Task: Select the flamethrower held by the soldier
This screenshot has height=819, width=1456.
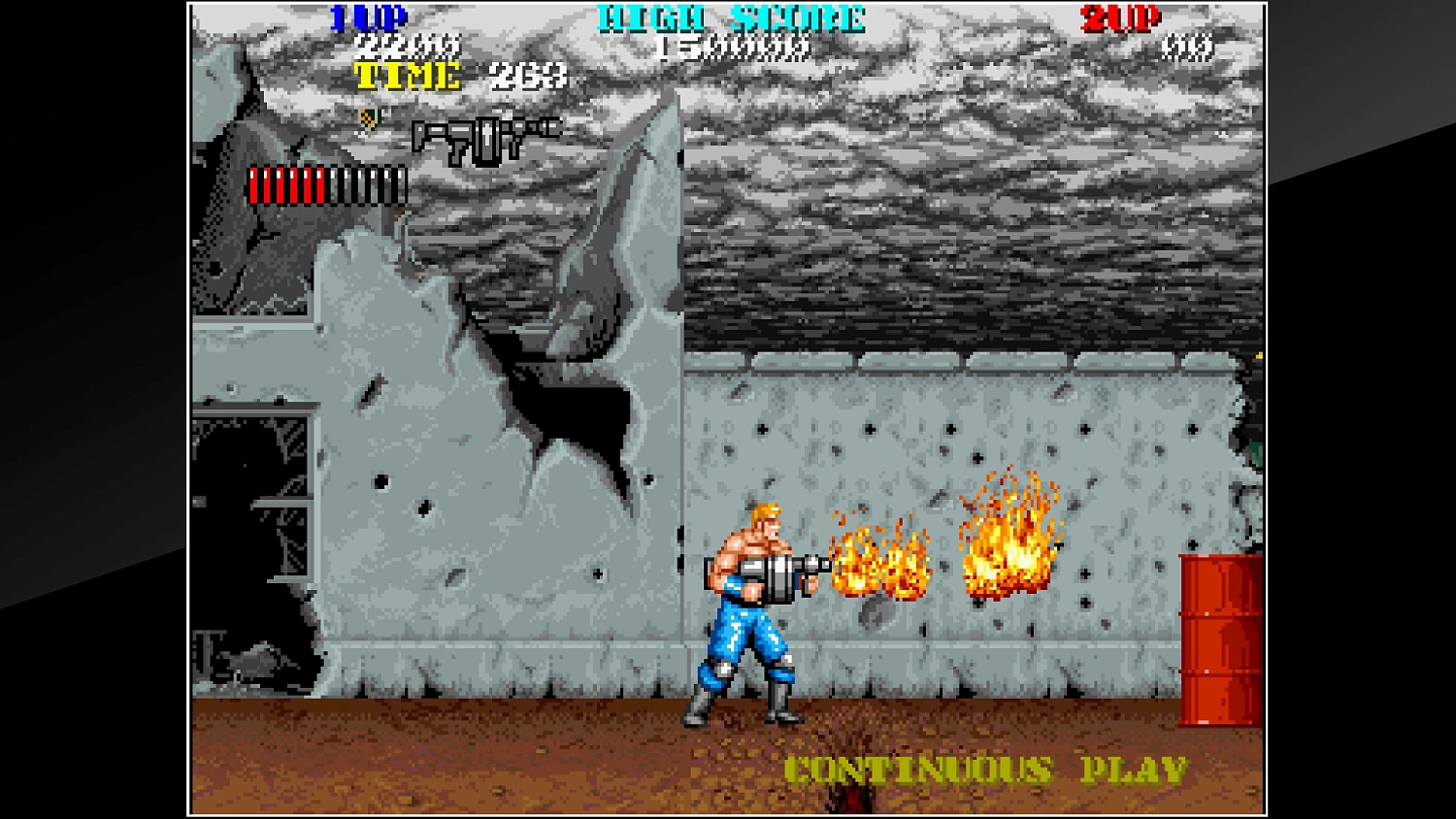Action: click(x=777, y=573)
